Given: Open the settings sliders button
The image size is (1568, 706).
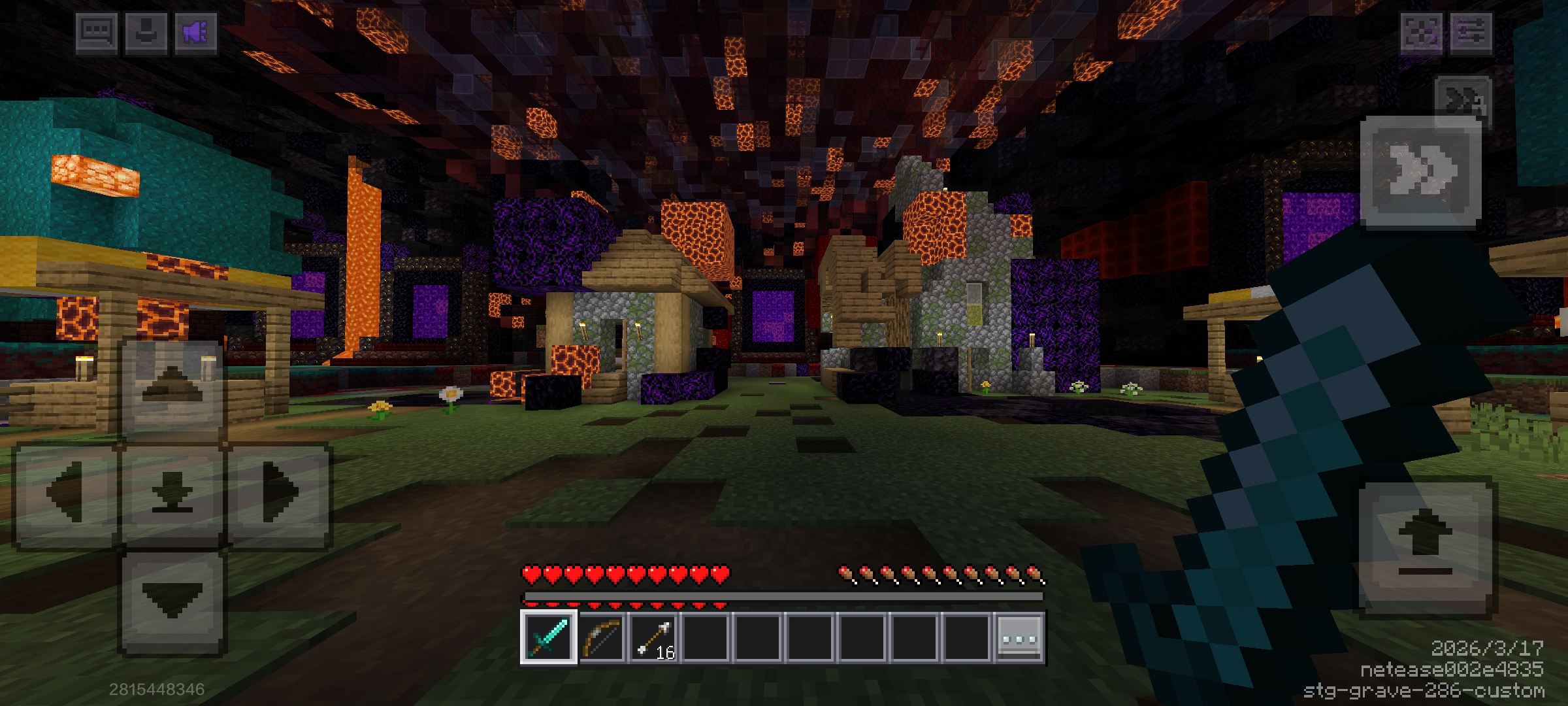Looking at the screenshot, I should click(1471, 32).
